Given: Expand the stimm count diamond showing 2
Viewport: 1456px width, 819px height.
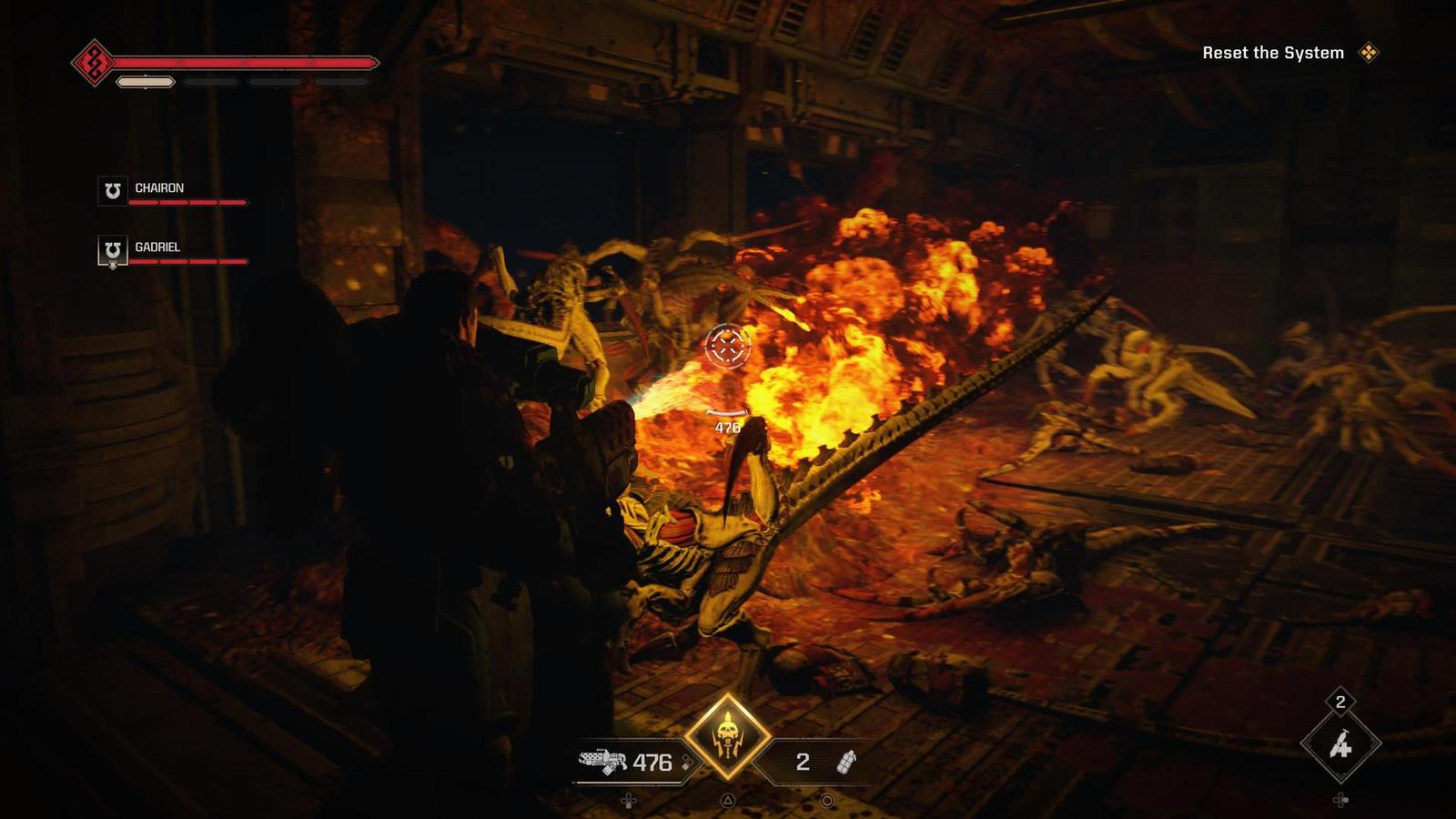Looking at the screenshot, I should [x=1339, y=702].
